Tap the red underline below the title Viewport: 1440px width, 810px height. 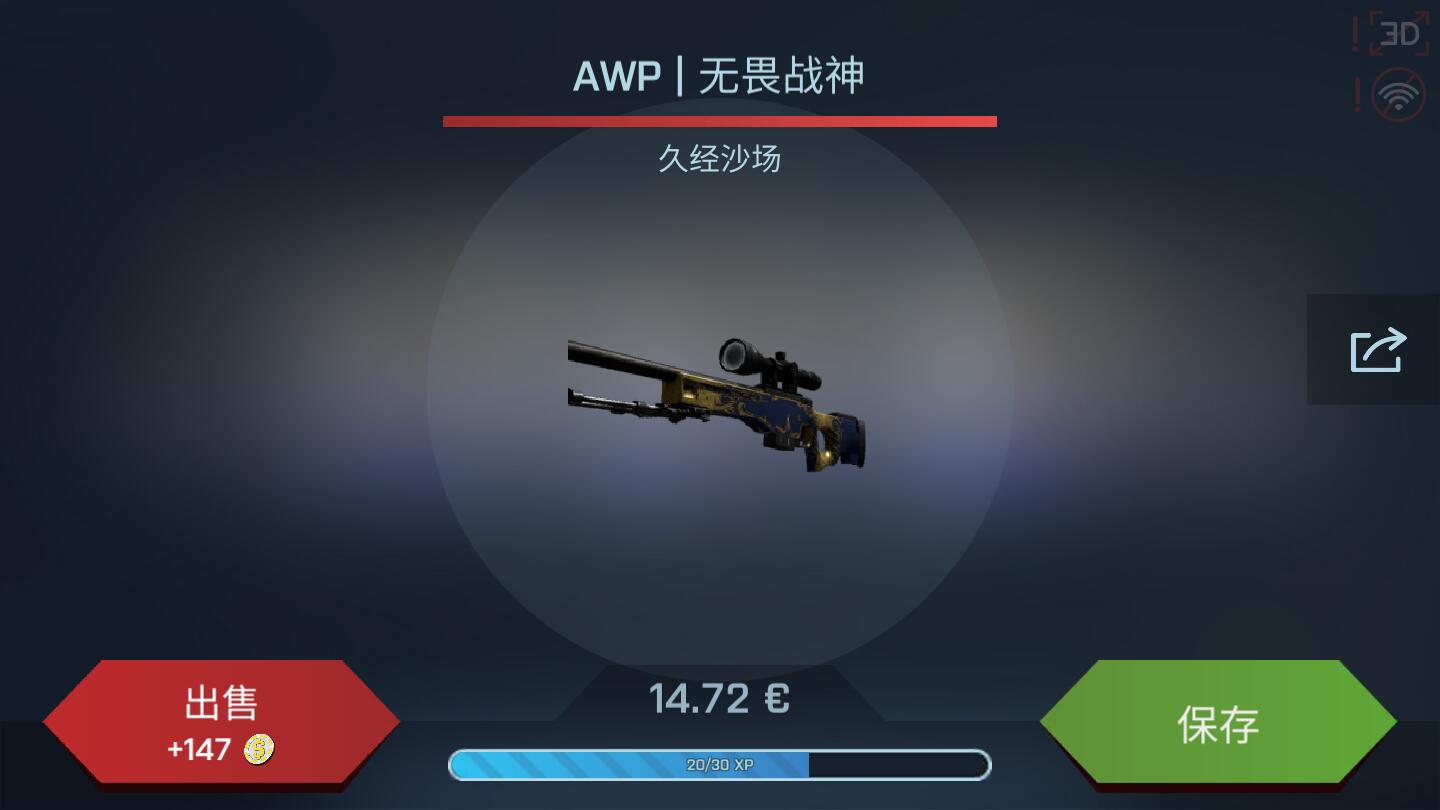(x=720, y=121)
